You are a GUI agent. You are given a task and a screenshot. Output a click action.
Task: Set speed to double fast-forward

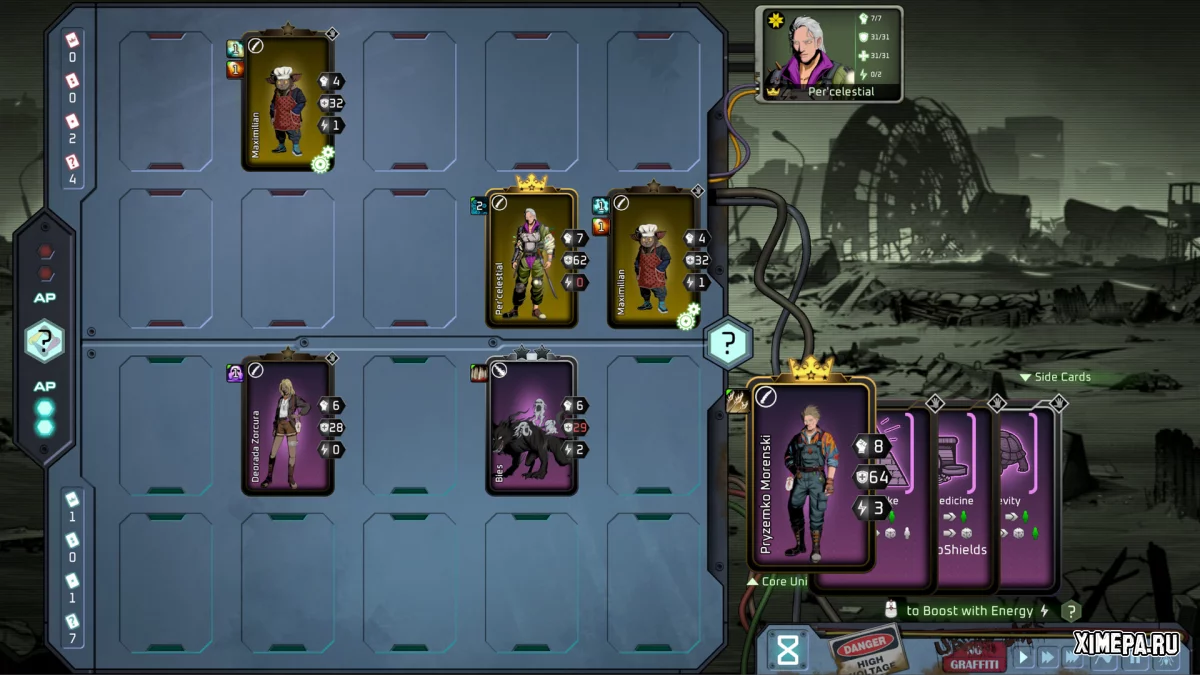(x=1048, y=657)
